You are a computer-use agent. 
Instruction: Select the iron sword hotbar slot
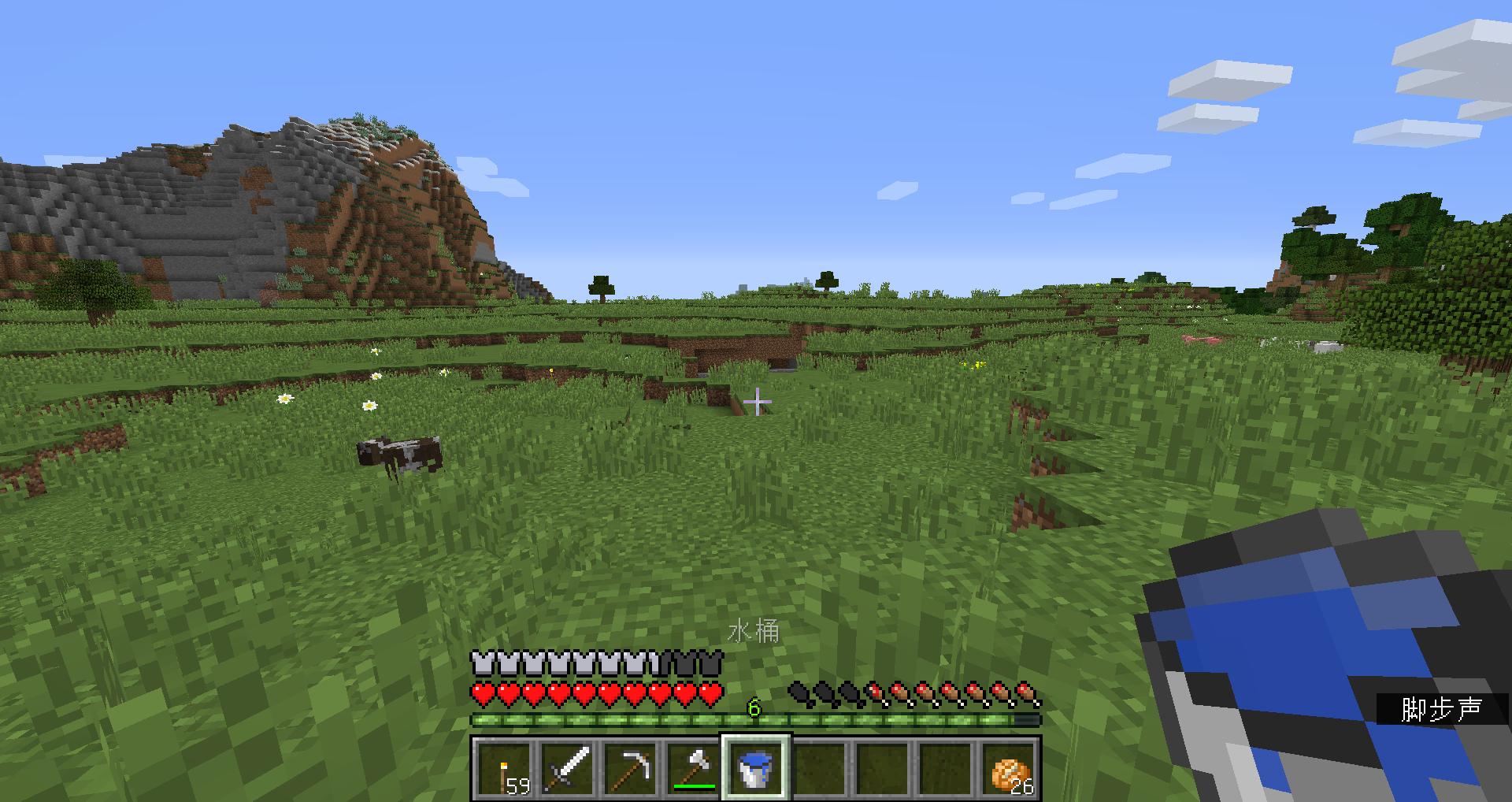(567, 768)
